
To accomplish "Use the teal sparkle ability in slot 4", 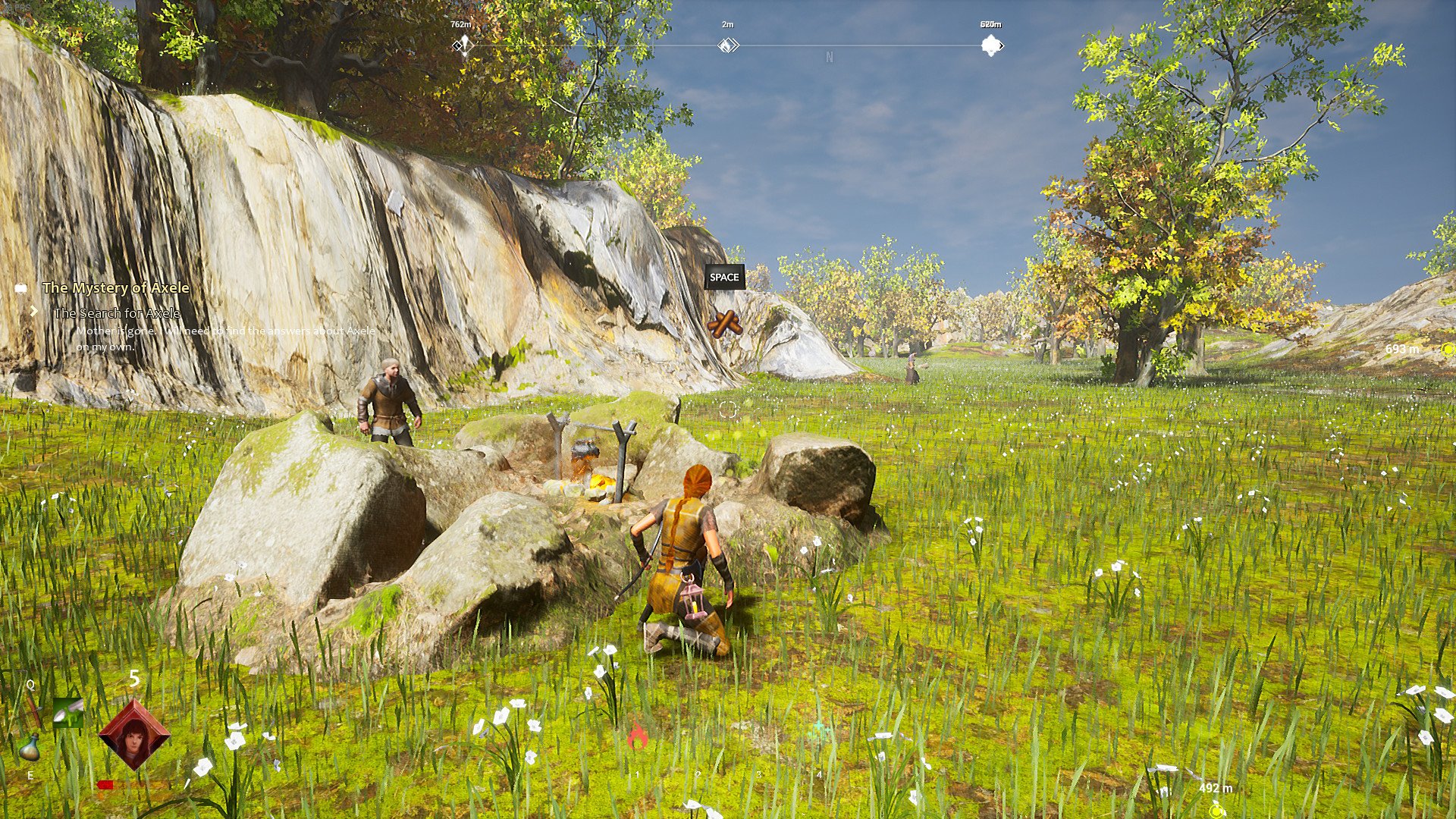I will point(819,733).
